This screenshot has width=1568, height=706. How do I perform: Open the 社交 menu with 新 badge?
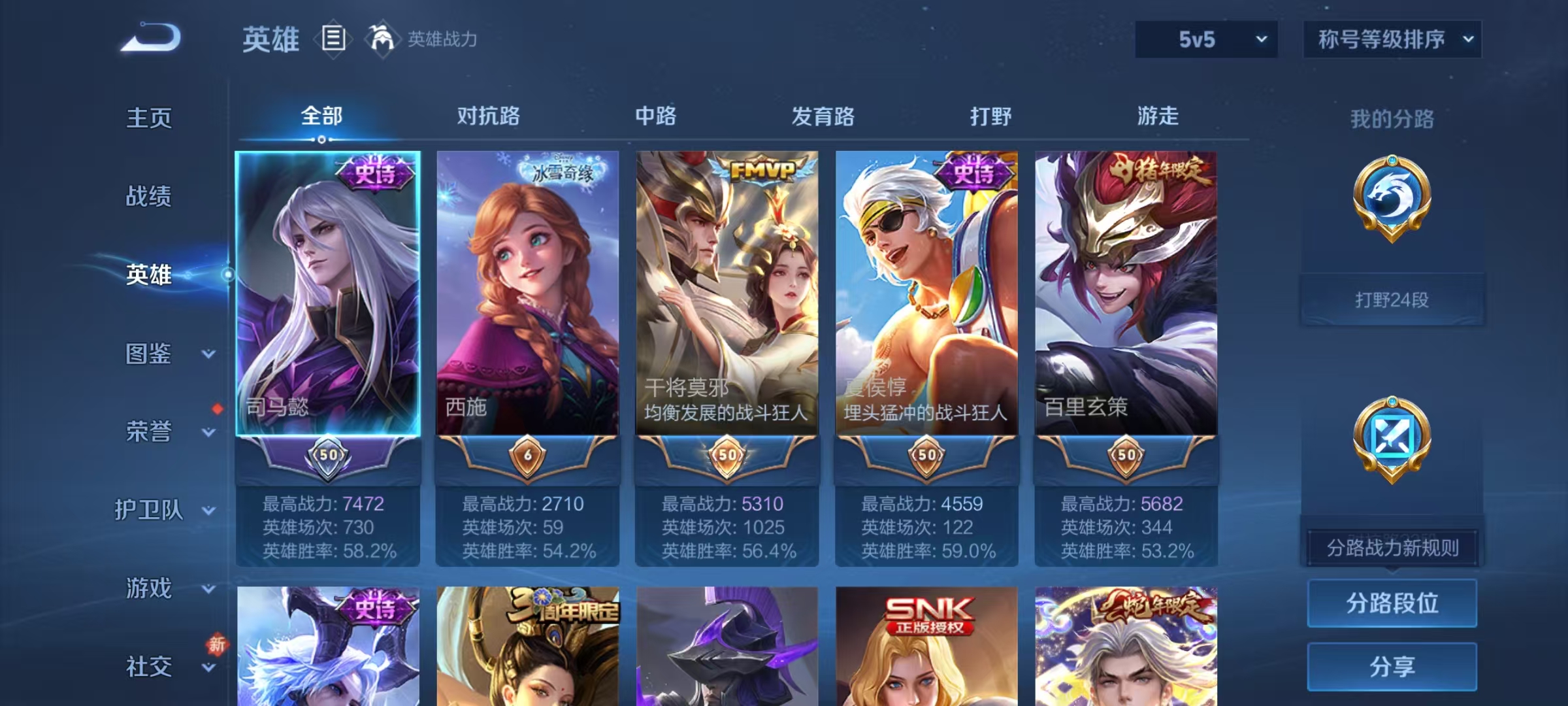pos(150,667)
